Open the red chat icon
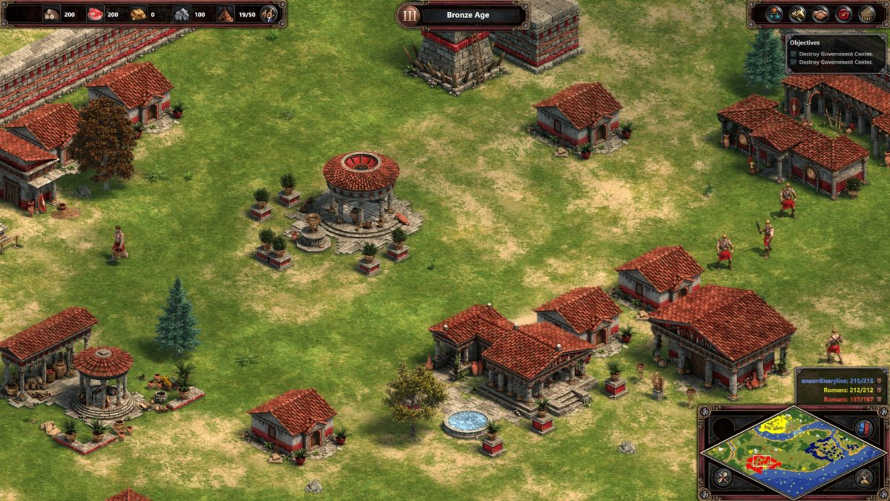Image resolution: width=890 pixels, height=501 pixels. 844,14
